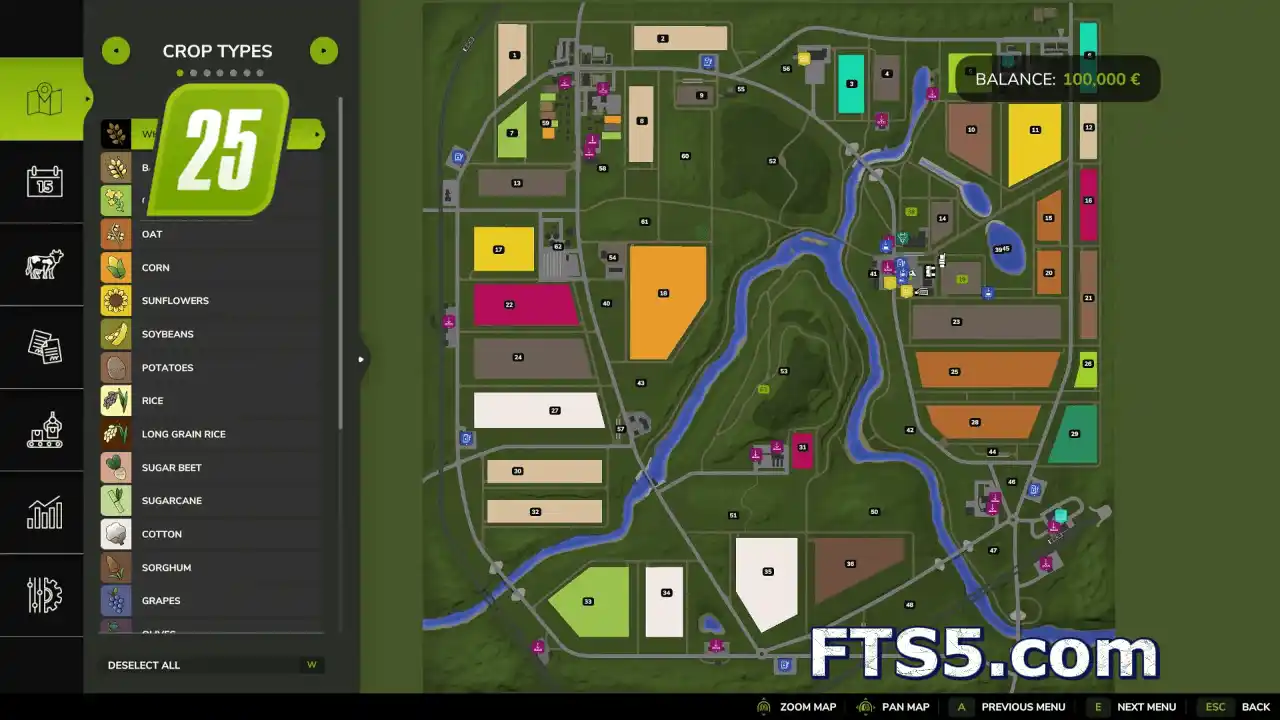Click the sunflowers crop icon

tap(115, 300)
